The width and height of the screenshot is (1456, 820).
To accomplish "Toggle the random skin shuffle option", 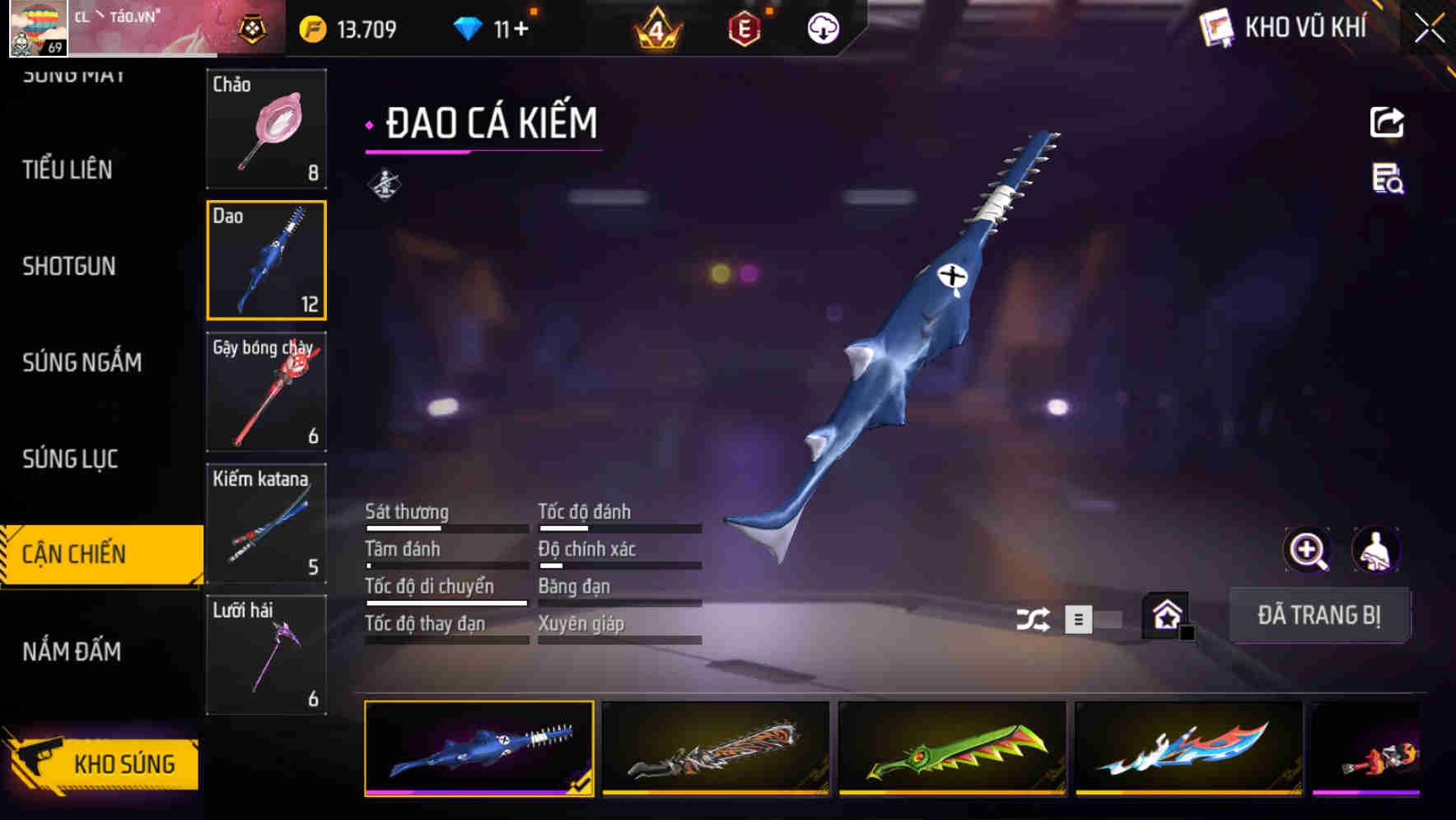I will point(1033,617).
